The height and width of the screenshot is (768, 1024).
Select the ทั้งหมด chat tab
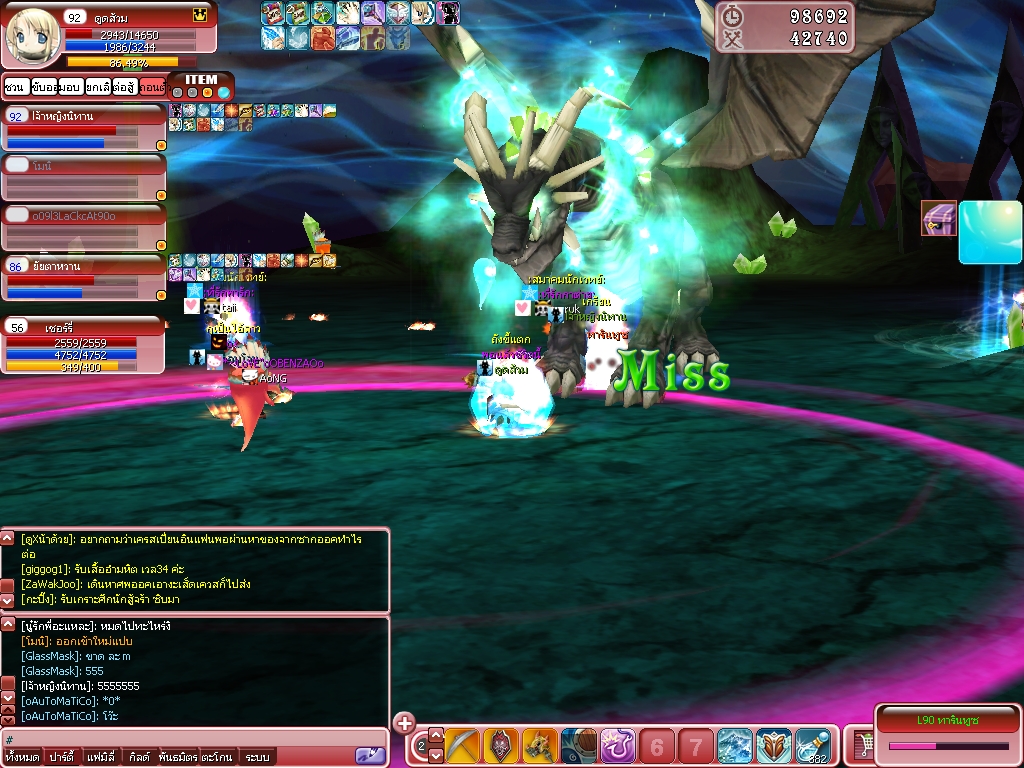pyautogui.click(x=21, y=757)
